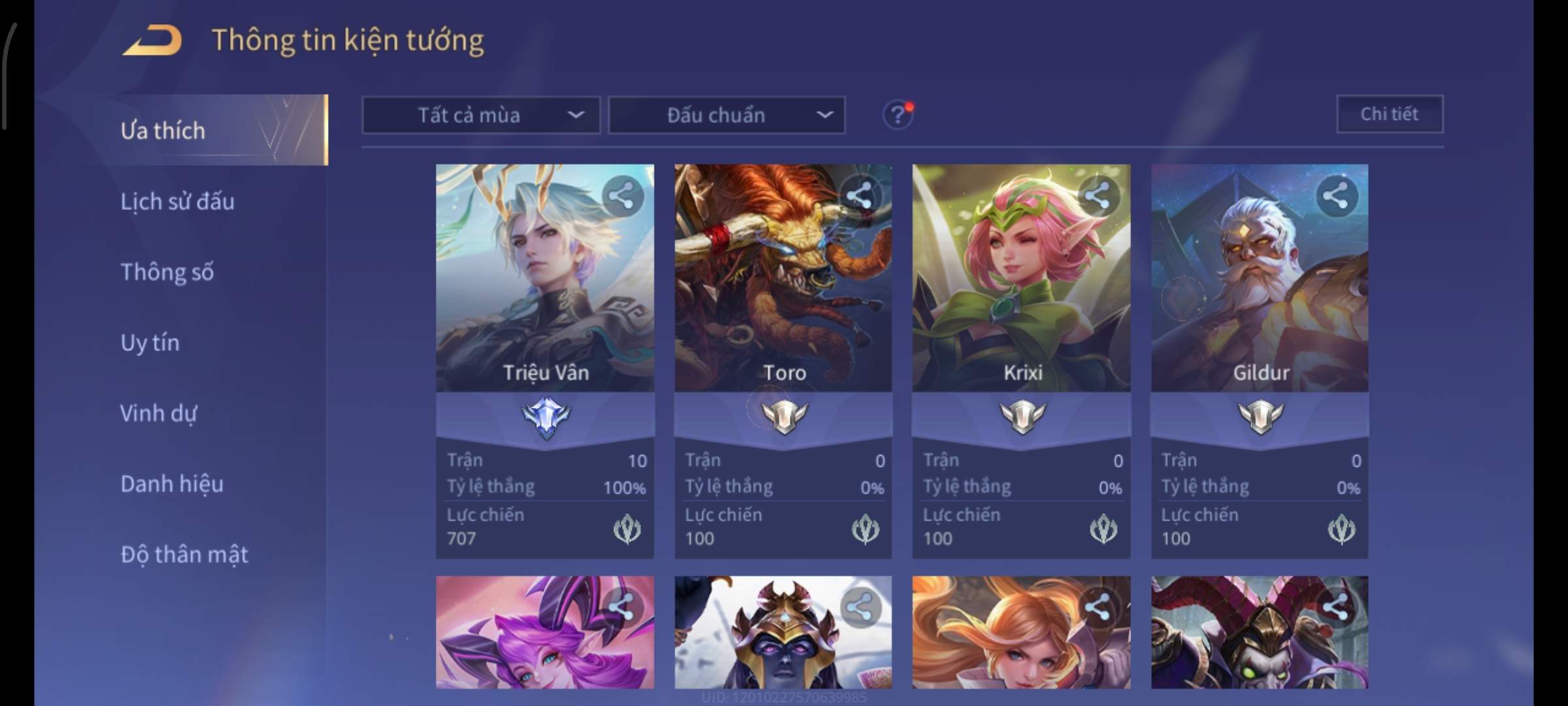Viewport: 1568px width, 706px height.
Task: Share the Krixi hero card
Action: click(x=1098, y=196)
